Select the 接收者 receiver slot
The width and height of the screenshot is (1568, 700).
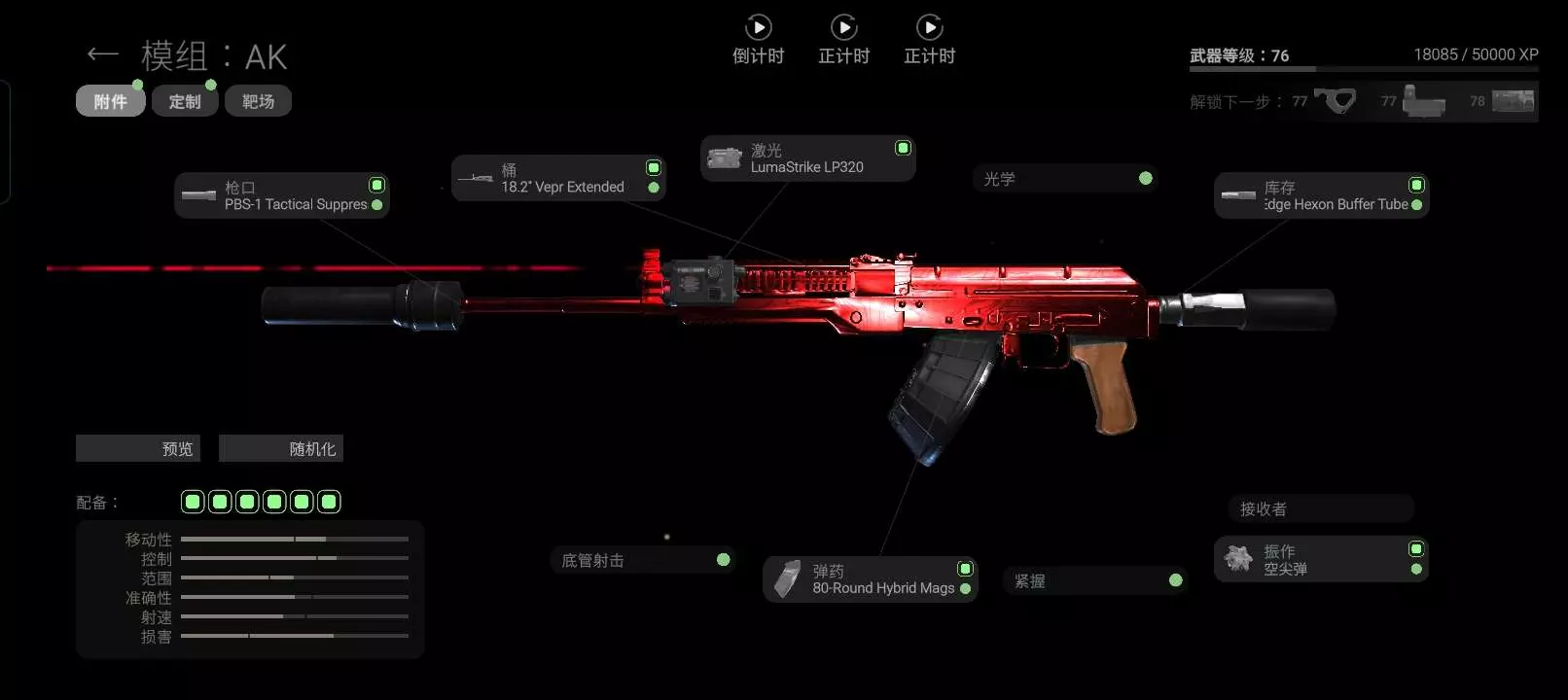[x=1320, y=508]
